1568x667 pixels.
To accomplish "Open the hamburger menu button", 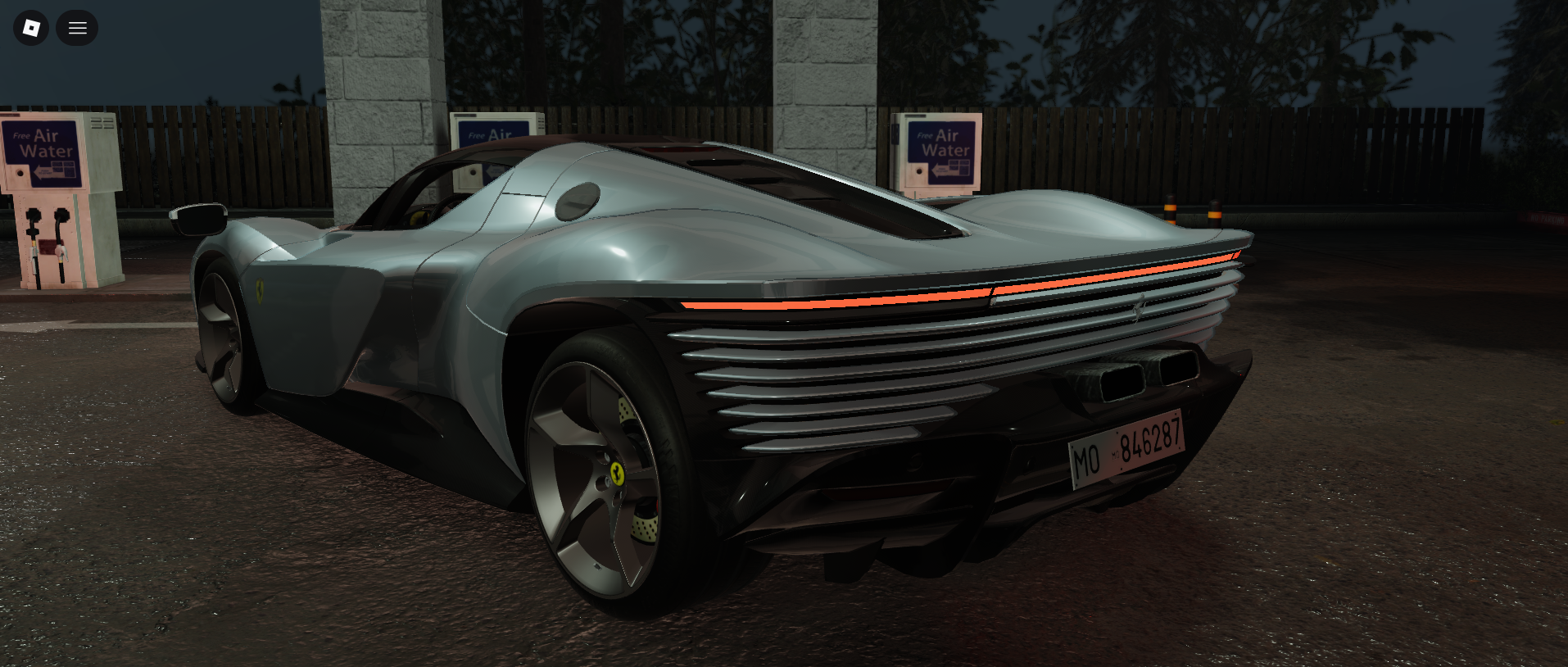I will 77,28.
